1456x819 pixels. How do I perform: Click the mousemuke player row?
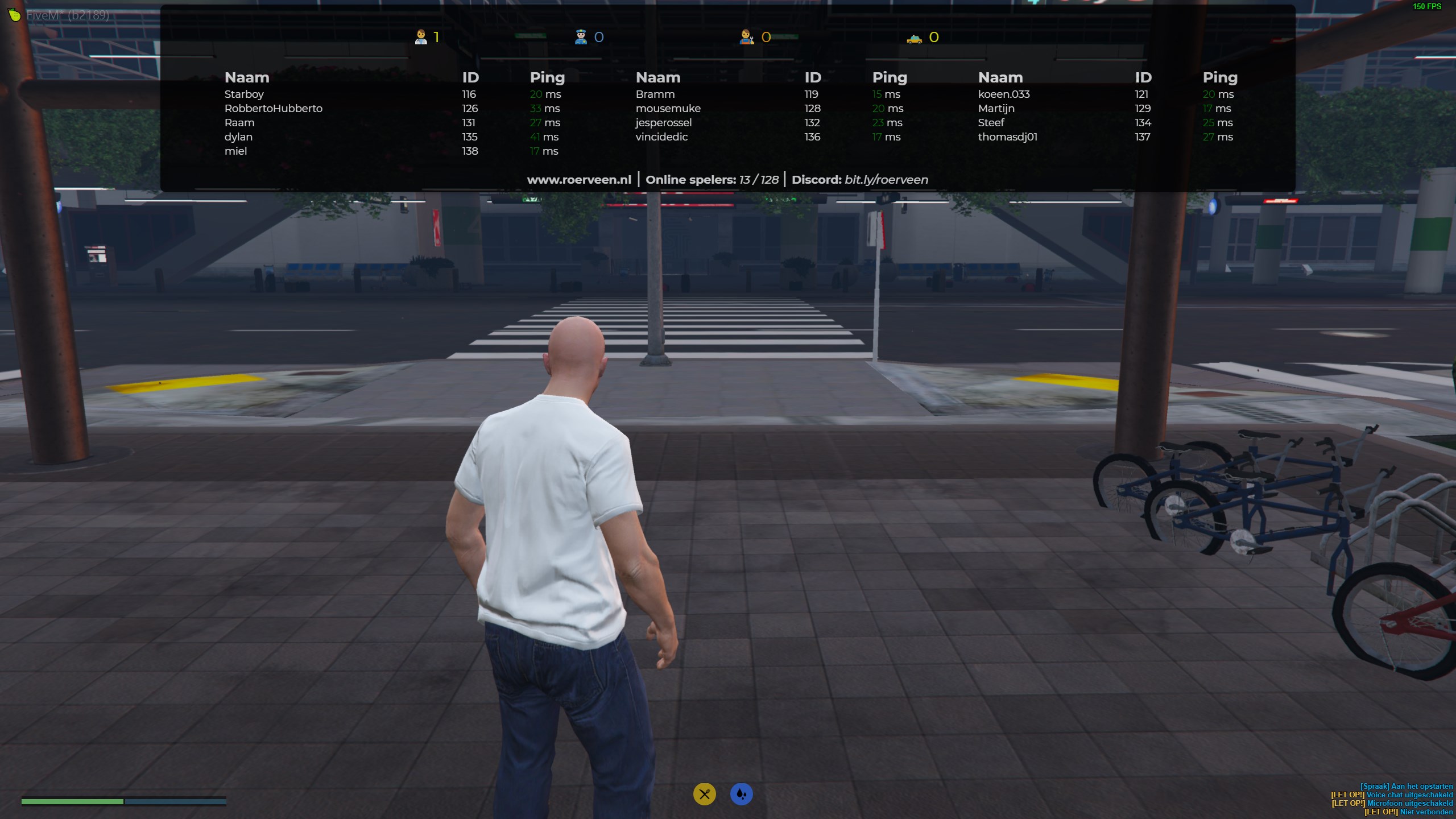click(668, 109)
